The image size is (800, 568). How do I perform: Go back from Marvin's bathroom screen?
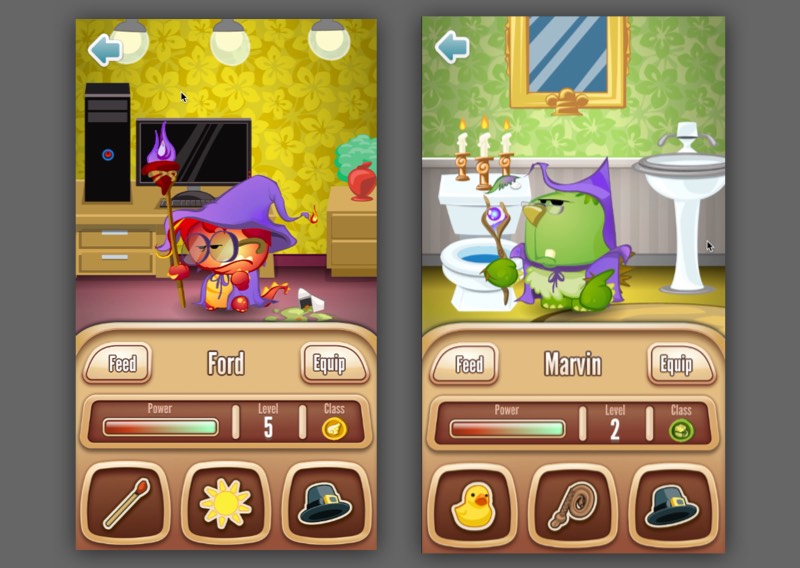(x=452, y=46)
